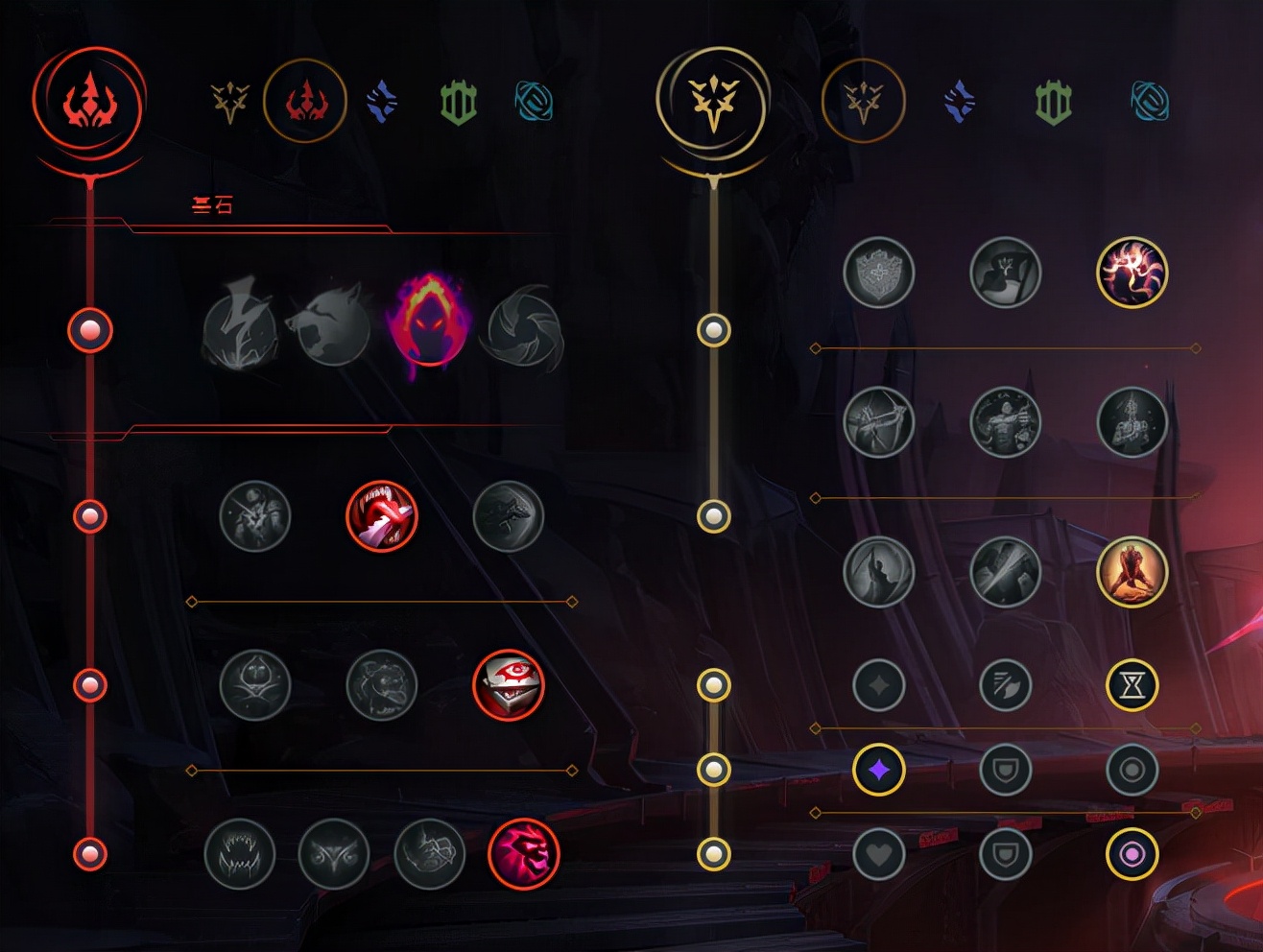Switch secondary path to teal Inspiration
Image resolution: width=1263 pixels, height=952 pixels.
[x=1150, y=102]
